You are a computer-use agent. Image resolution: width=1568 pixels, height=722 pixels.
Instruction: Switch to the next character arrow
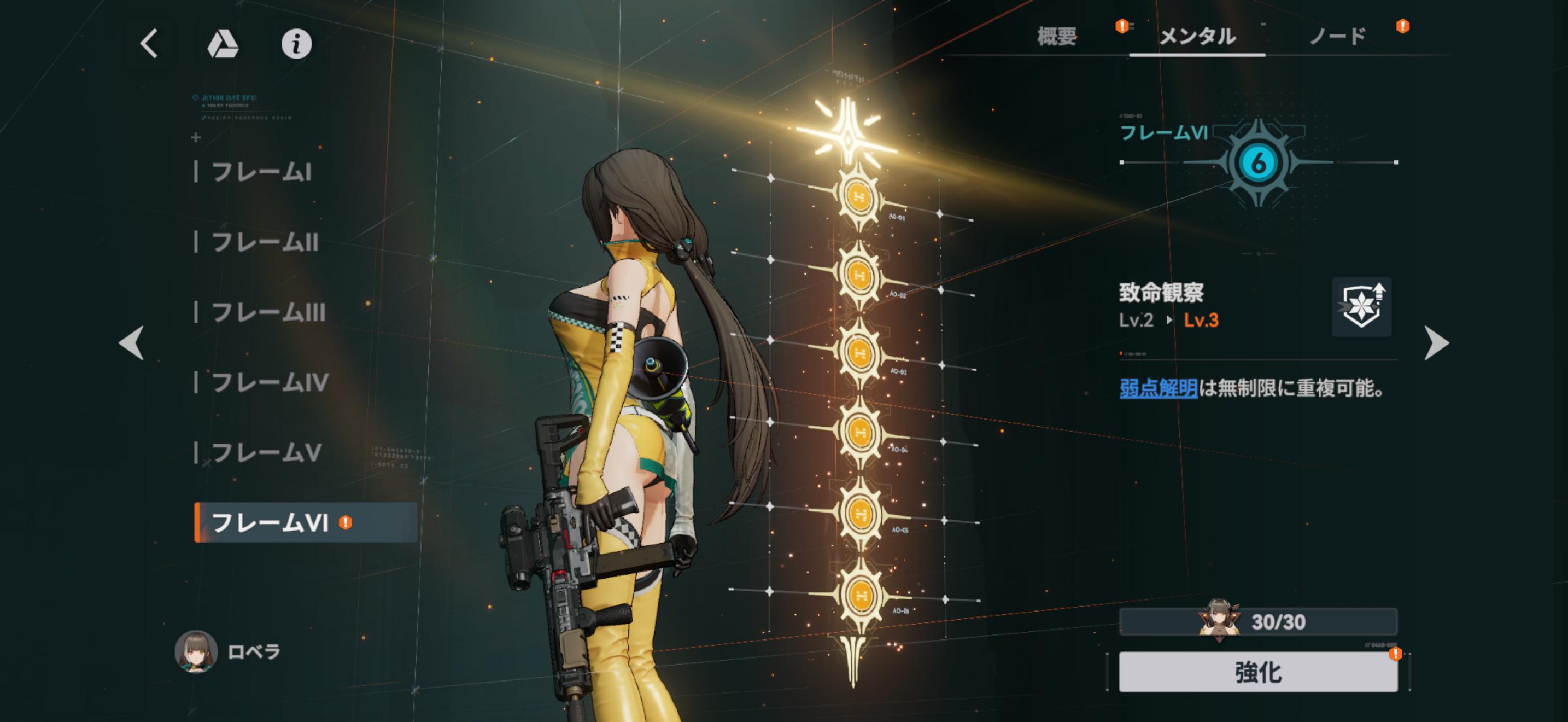click(x=1437, y=343)
